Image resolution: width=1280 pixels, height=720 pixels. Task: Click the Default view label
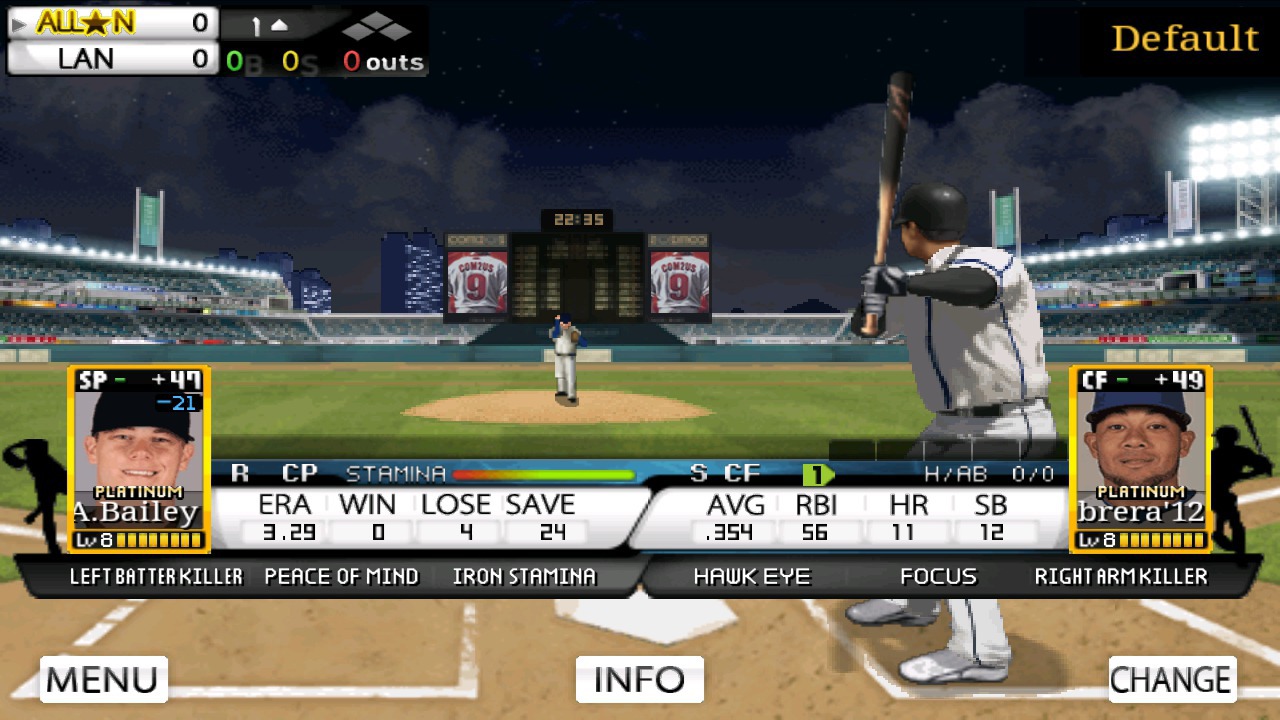[1184, 39]
